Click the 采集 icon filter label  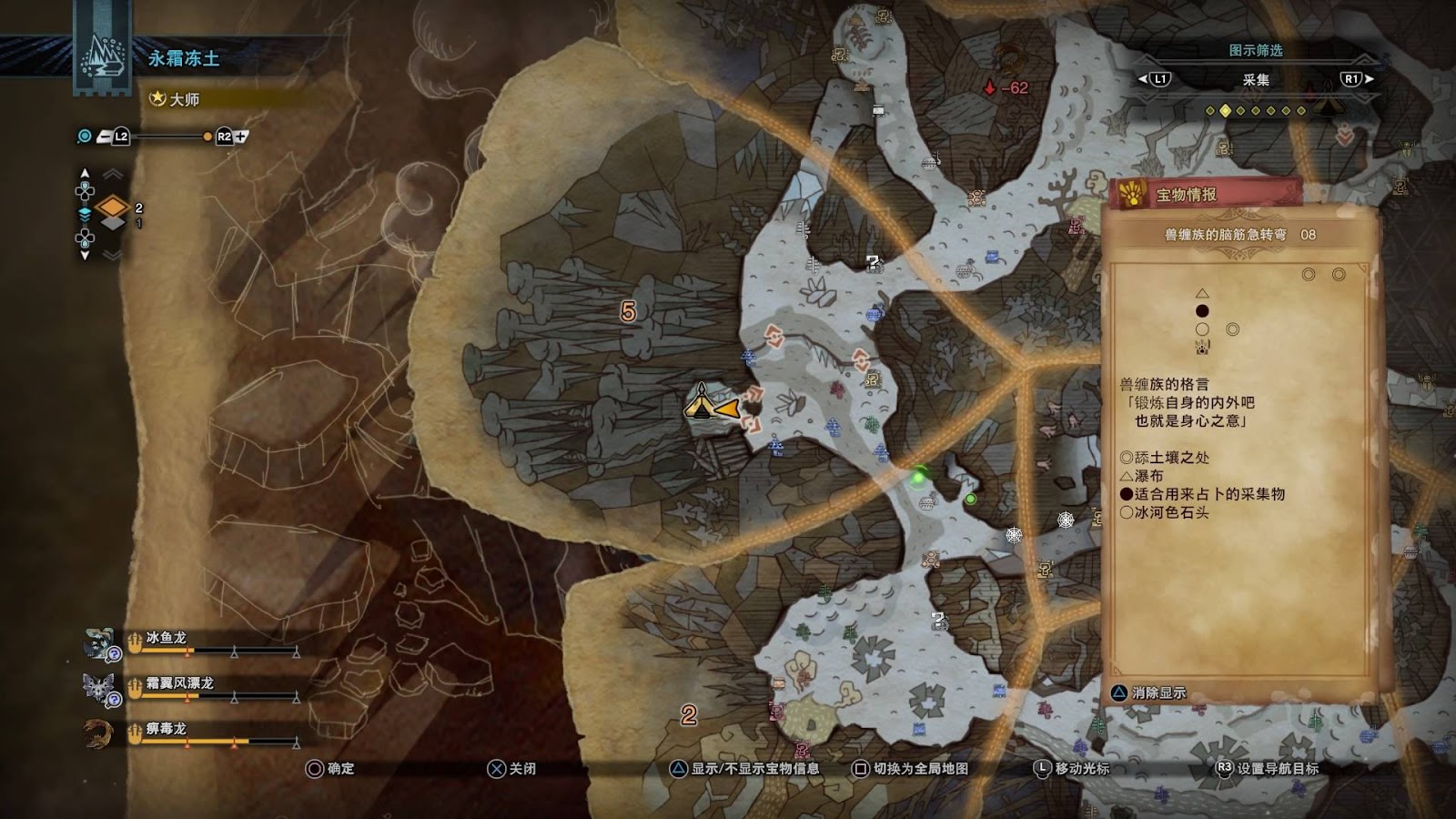click(x=1256, y=80)
